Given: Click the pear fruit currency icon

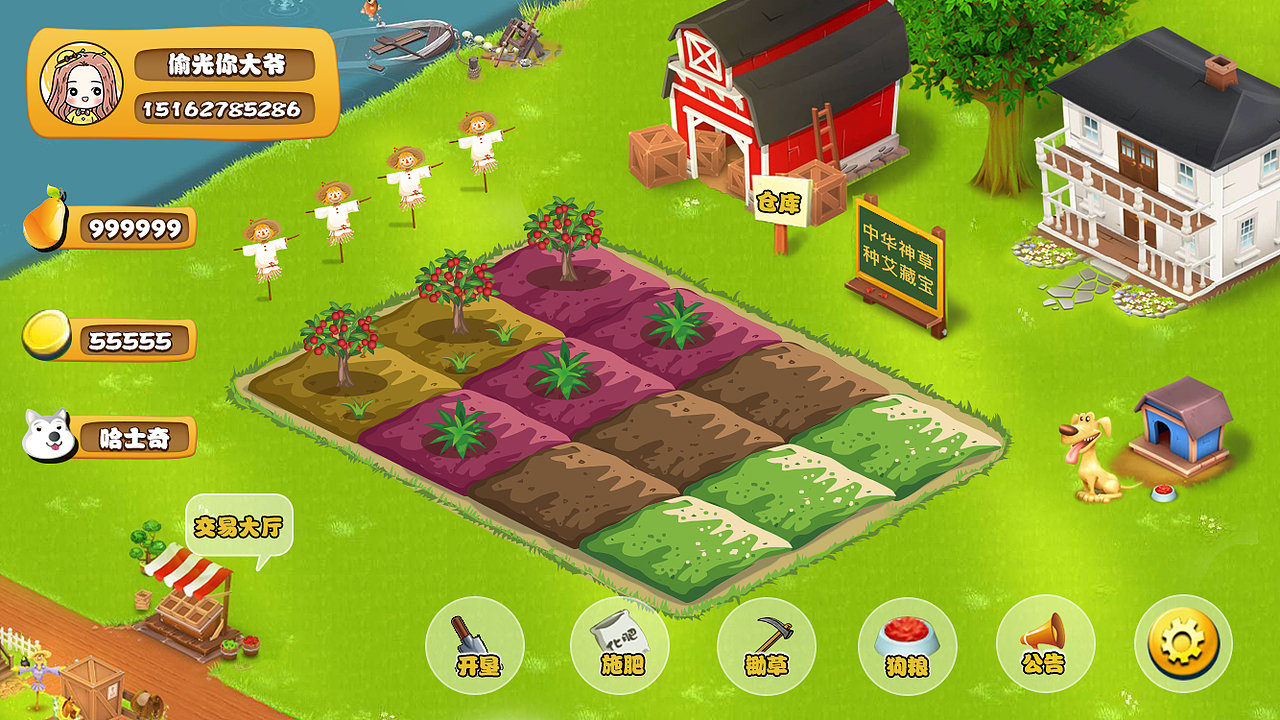Looking at the screenshot, I should [43, 218].
